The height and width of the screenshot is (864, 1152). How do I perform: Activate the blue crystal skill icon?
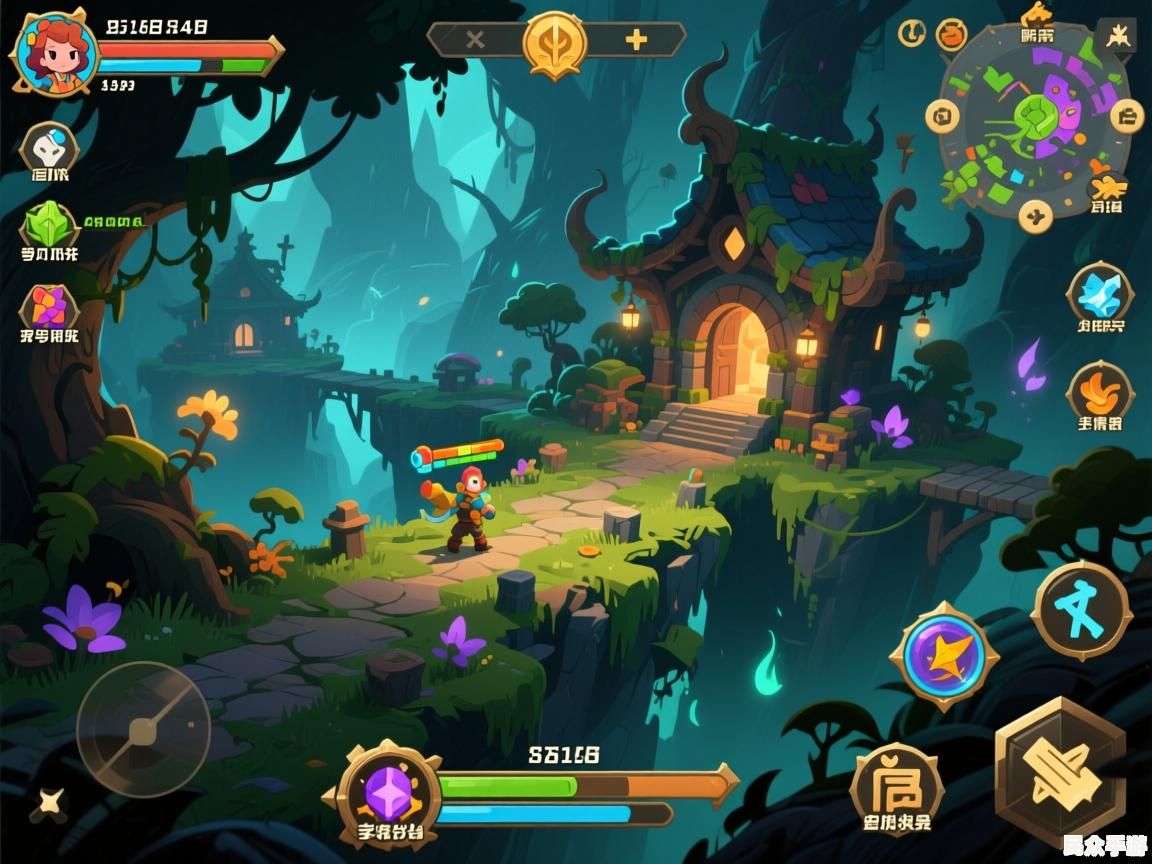[x=1099, y=293]
